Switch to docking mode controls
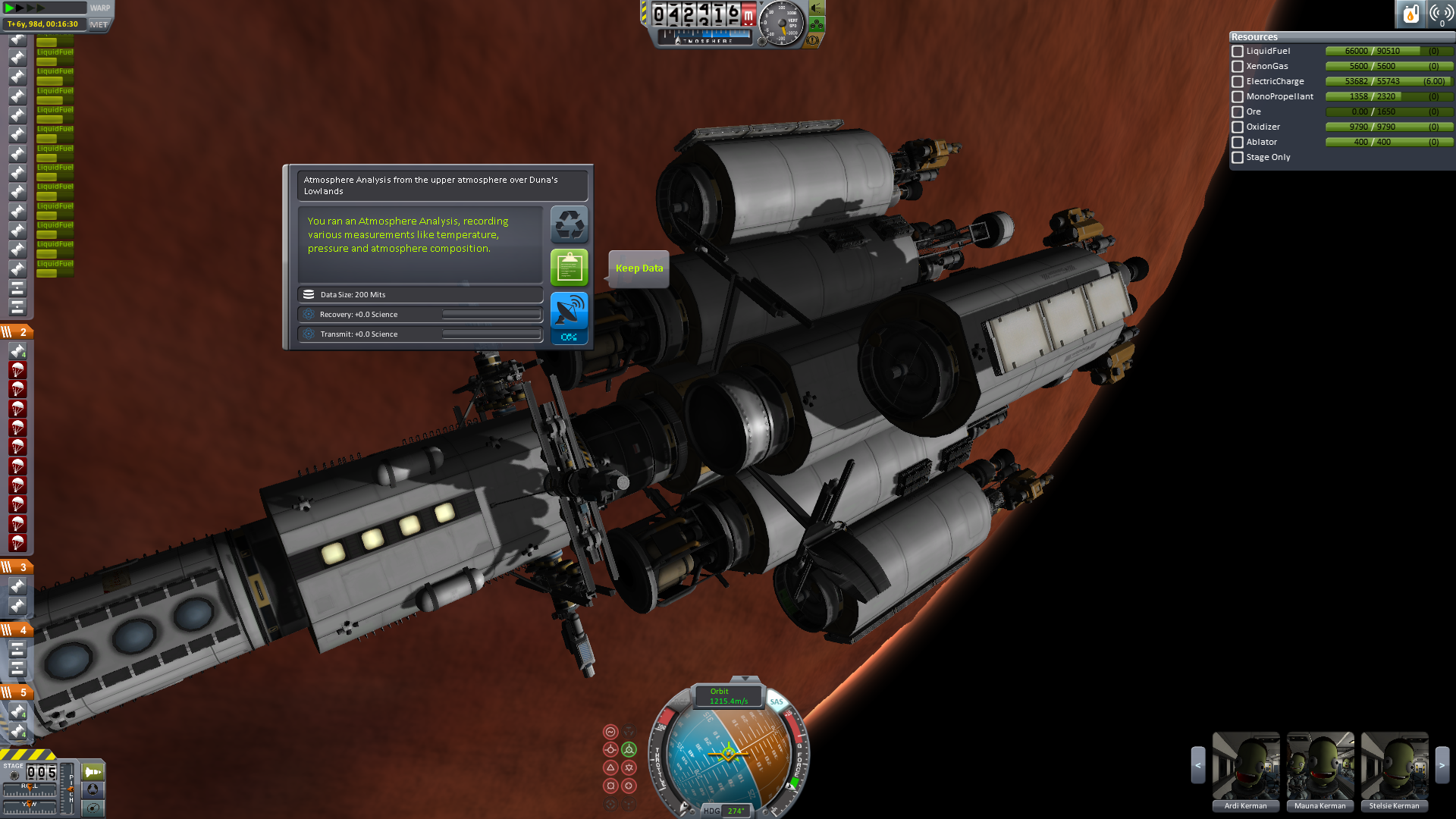This screenshot has width=1456, height=819. tap(93, 789)
